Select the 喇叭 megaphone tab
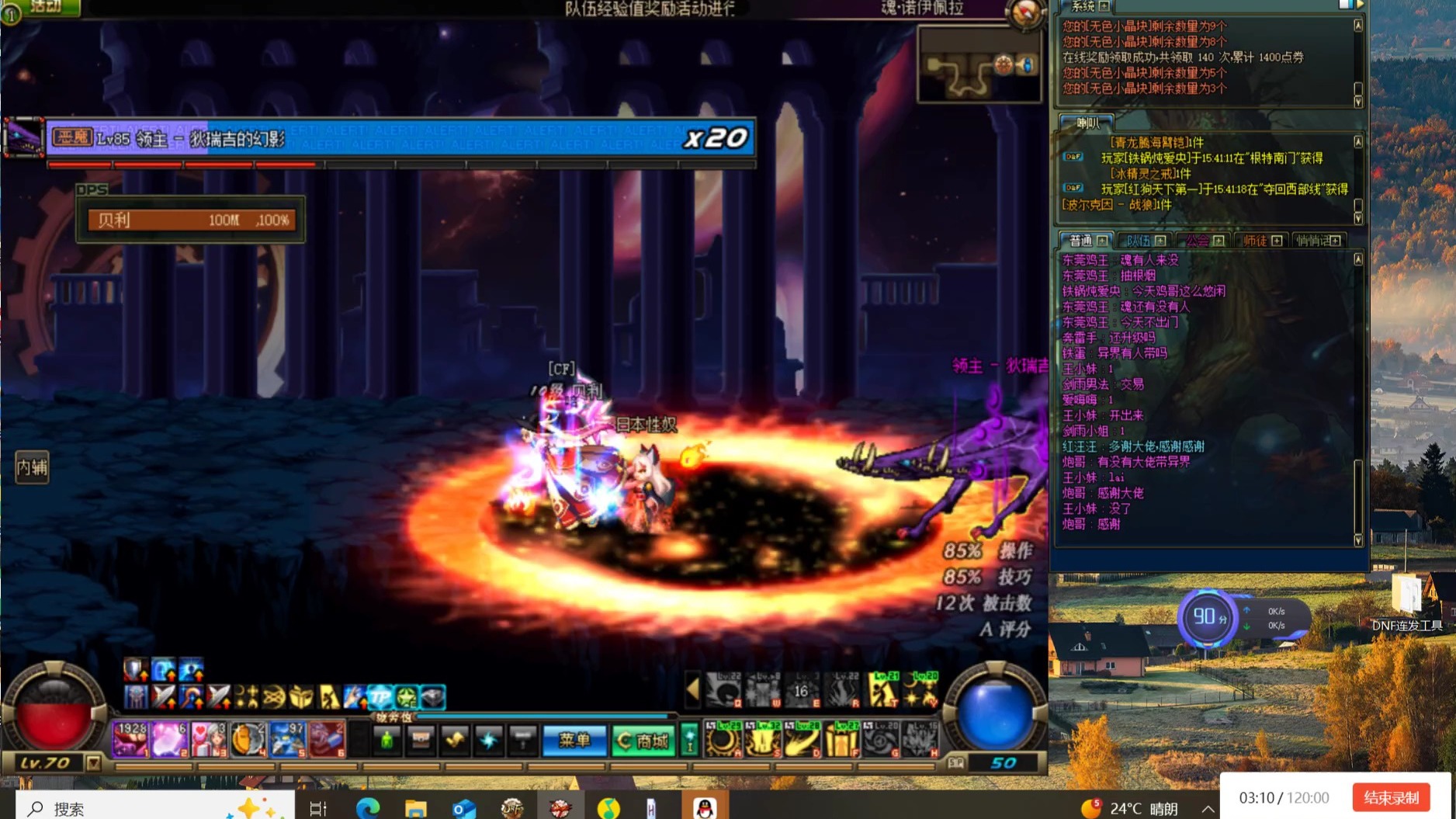The height and width of the screenshot is (819, 1456). (x=1087, y=123)
